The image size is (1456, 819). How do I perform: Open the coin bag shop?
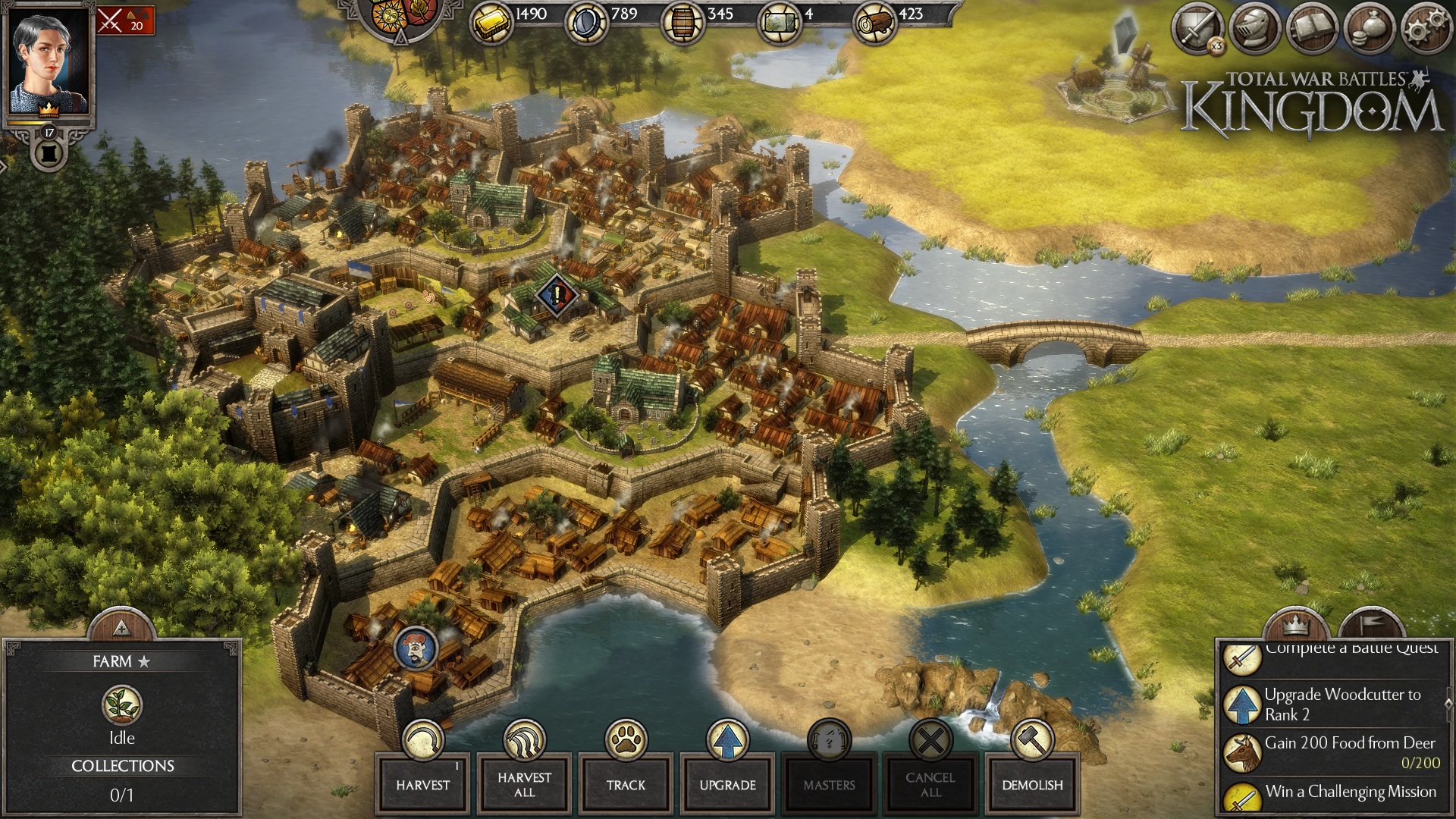pyautogui.click(x=1370, y=29)
